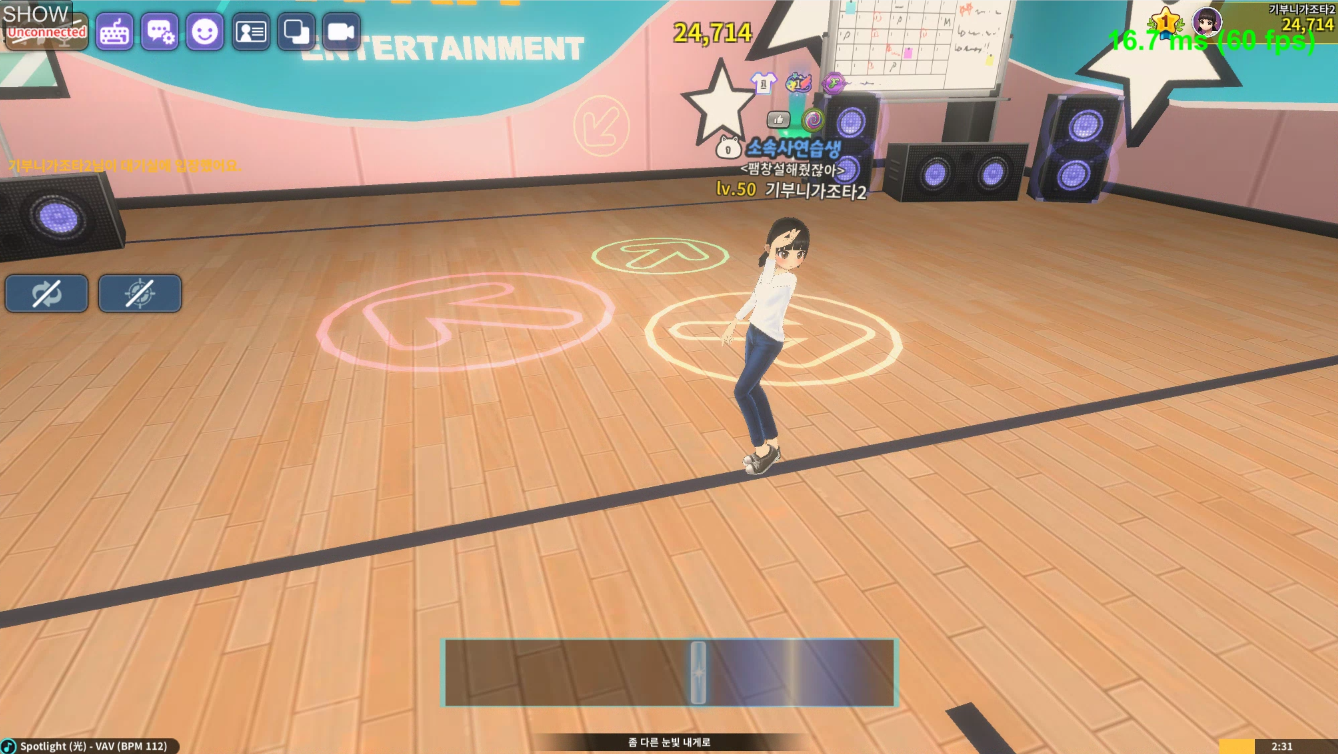Open the keyboard settings button

(114, 32)
